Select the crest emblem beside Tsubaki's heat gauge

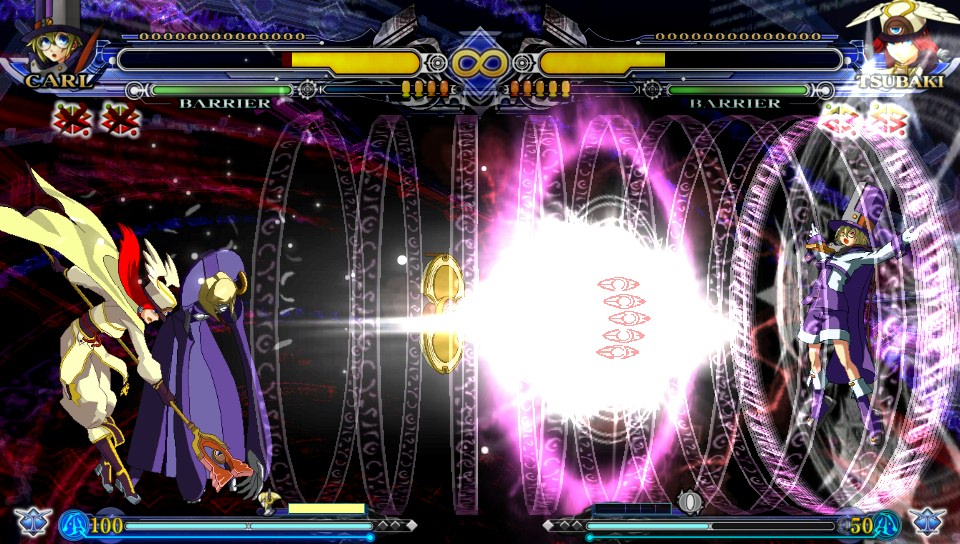(x=928, y=522)
